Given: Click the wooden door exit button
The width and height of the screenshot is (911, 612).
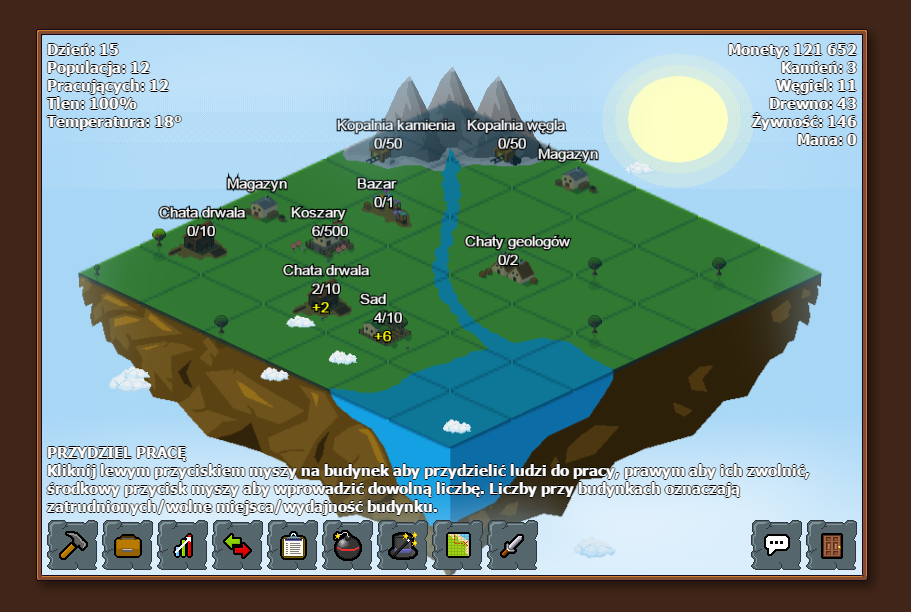Looking at the screenshot, I should point(832,545).
